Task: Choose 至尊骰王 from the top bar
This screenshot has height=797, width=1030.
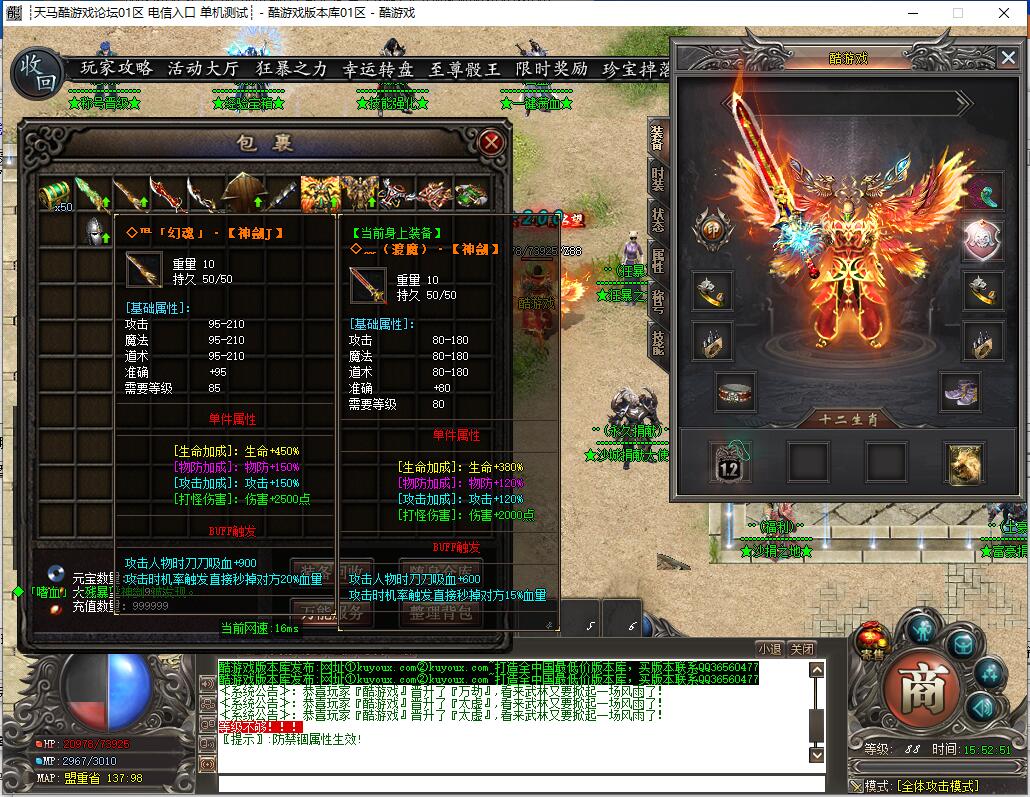Action: pyautogui.click(x=465, y=69)
